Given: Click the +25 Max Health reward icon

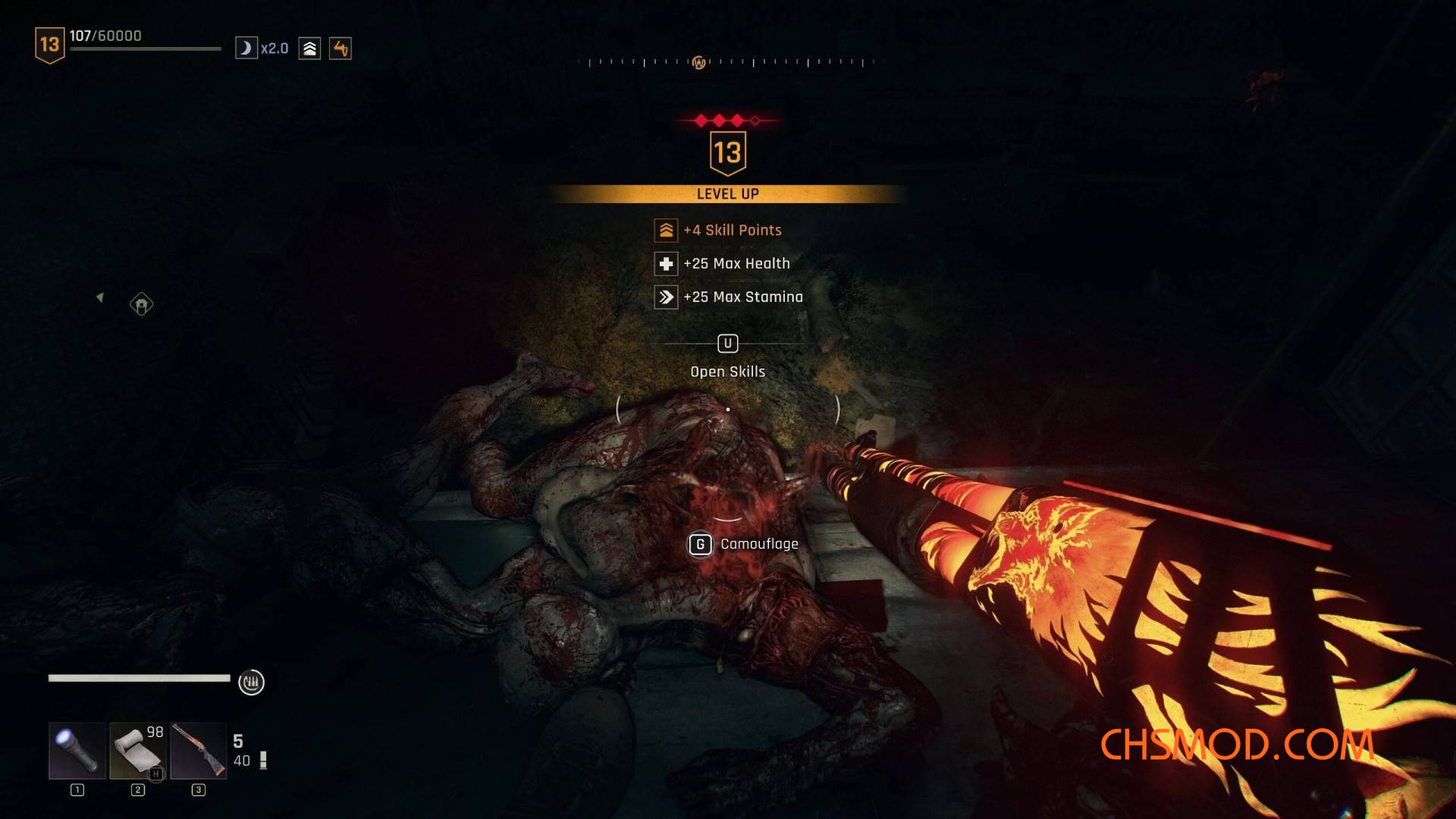Looking at the screenshot, I should (x=666, y=263).
